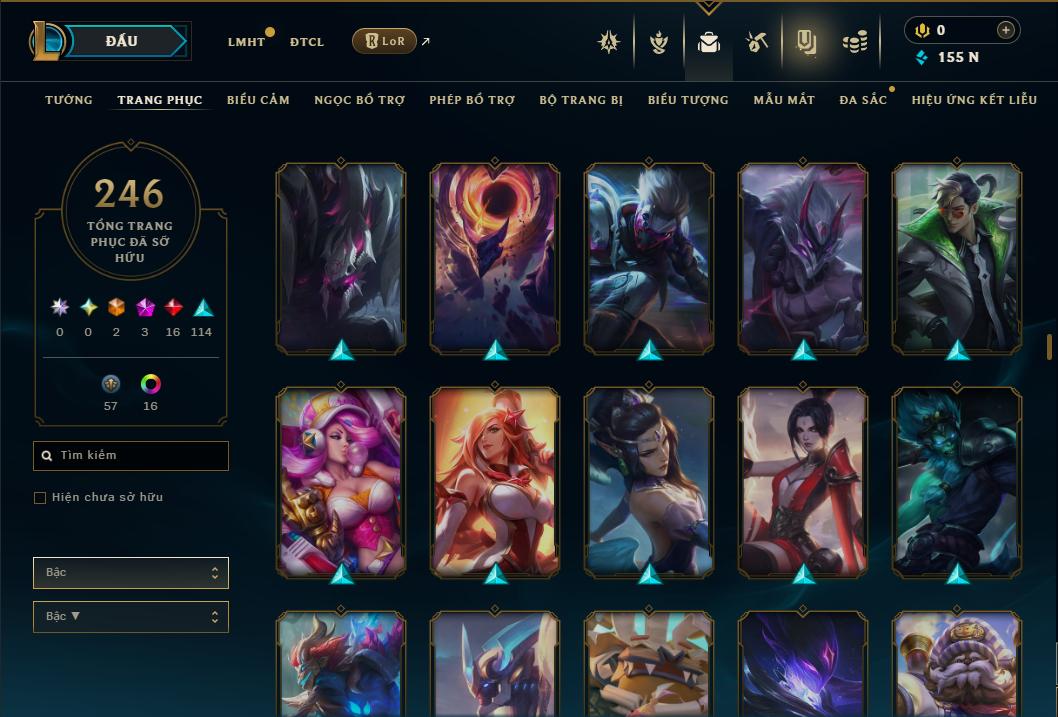Screen dimensions: 1058x717
Task: Open the ĐA SẮC tab
Action: [863, 100]
